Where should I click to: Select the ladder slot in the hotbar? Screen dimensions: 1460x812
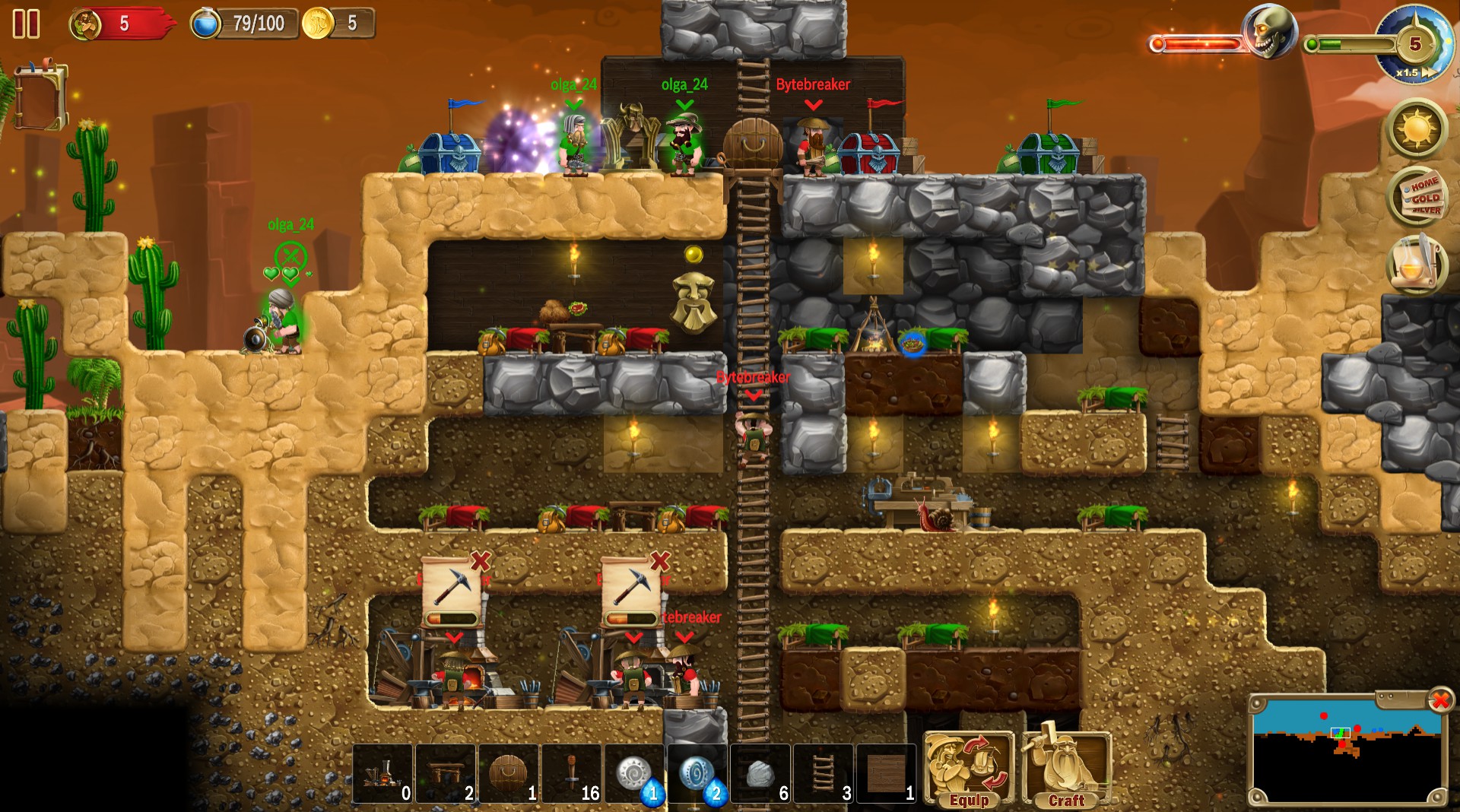coord(822,772)
